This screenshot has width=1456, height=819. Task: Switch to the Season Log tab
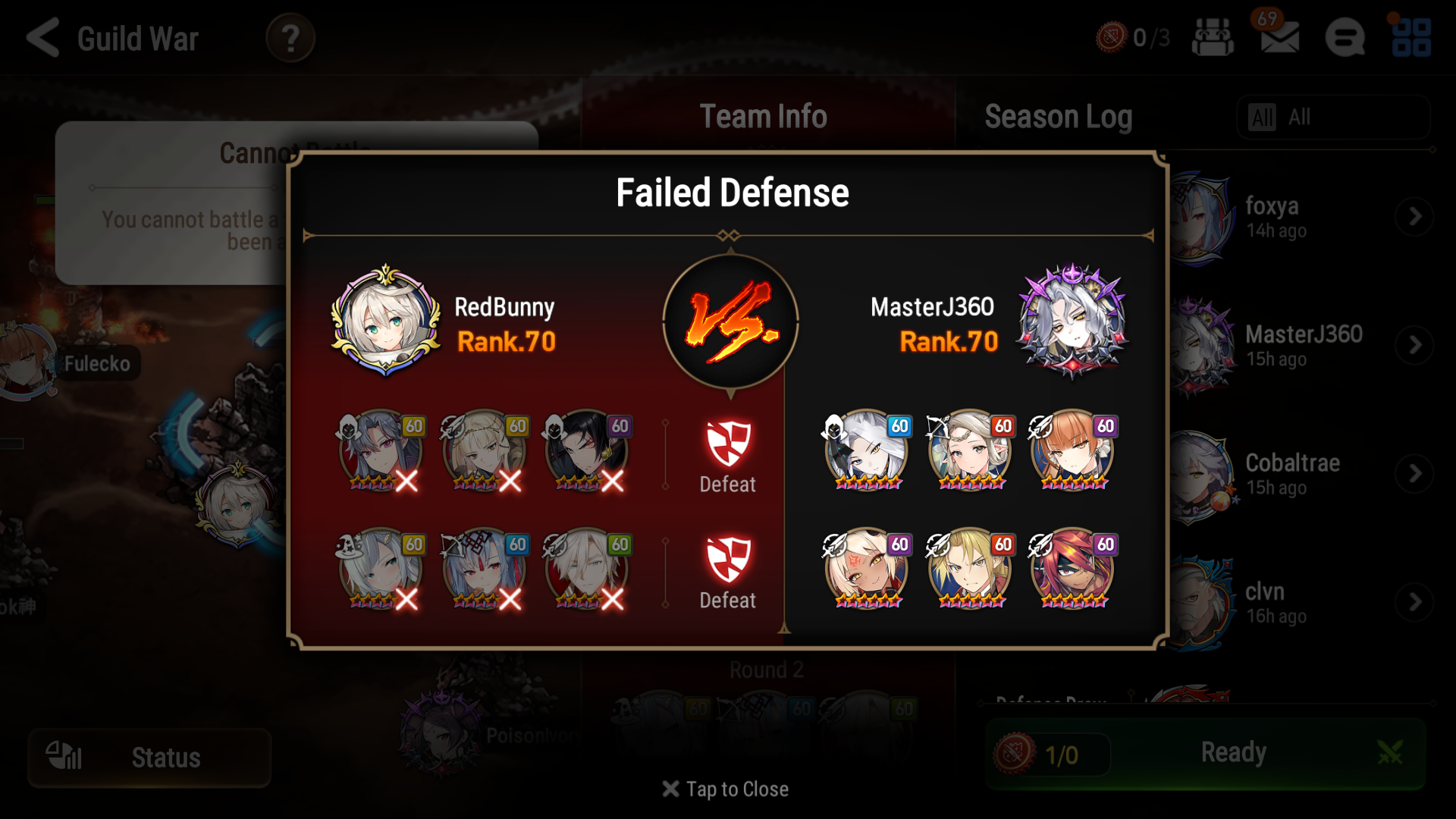click(x=1058, y=116)
